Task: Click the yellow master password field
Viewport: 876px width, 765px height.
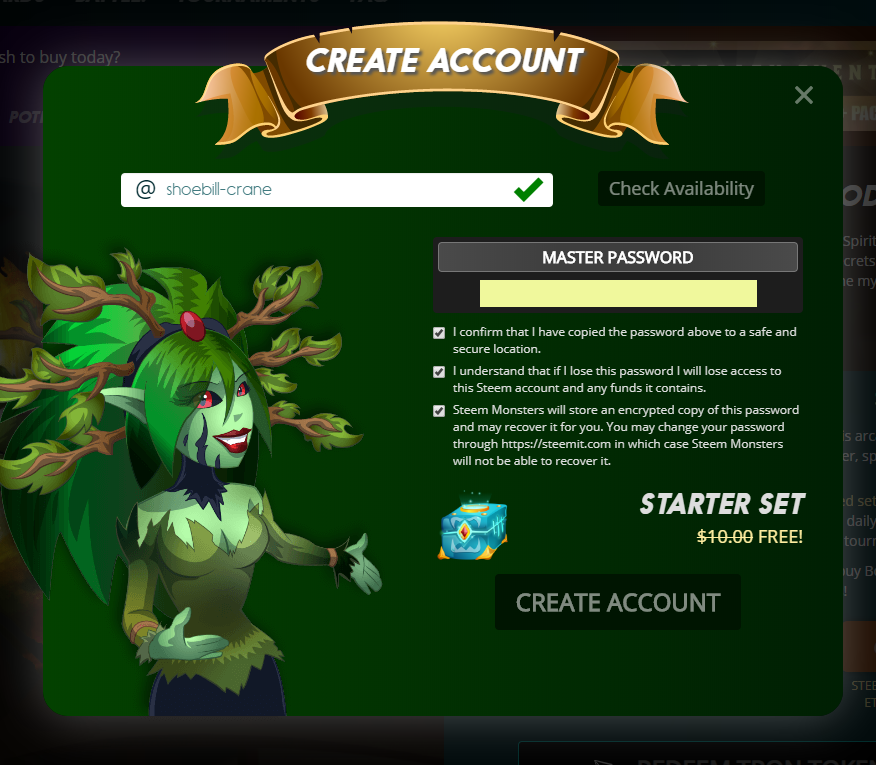Action: (x=618, y=293)
